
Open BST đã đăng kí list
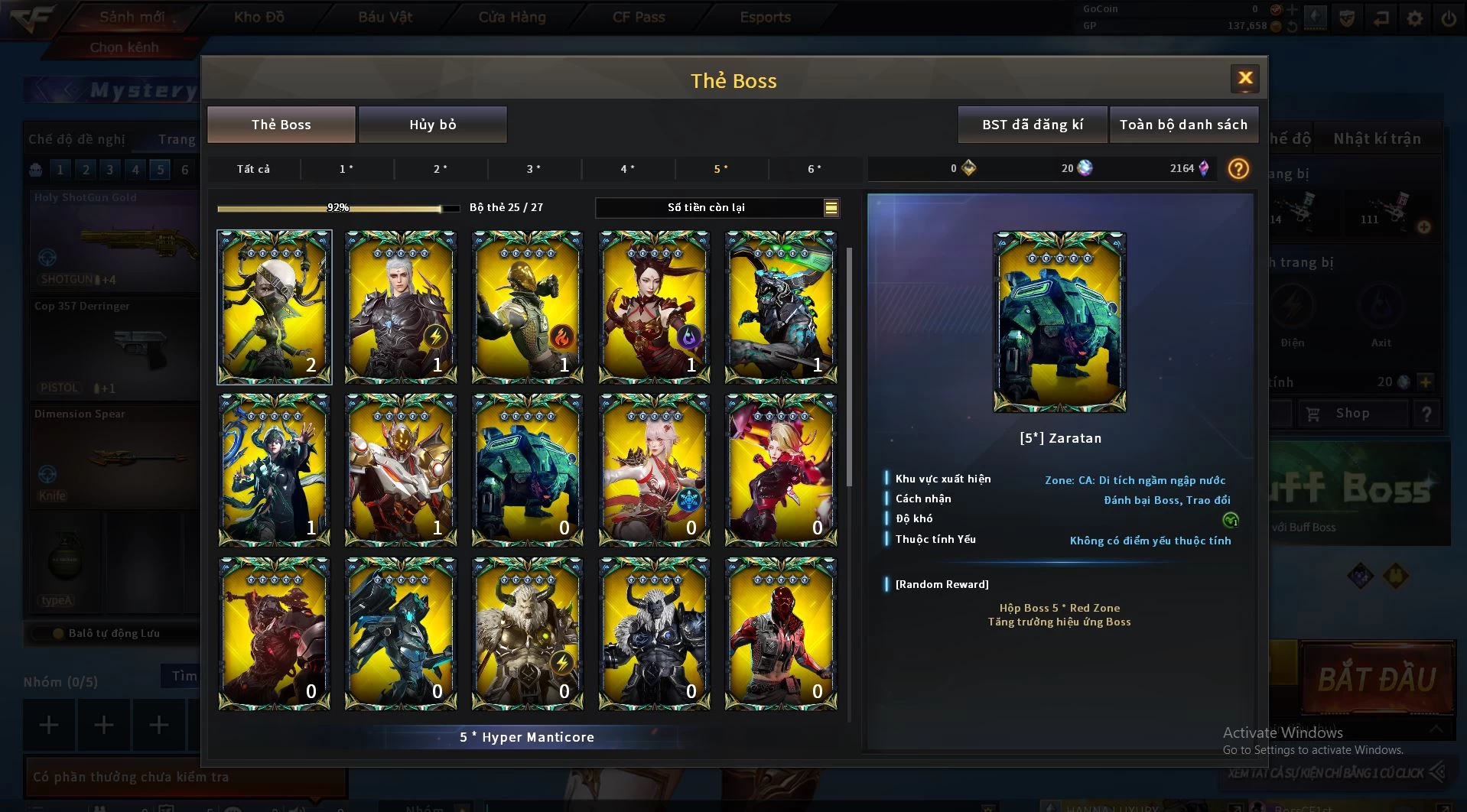1032,125
